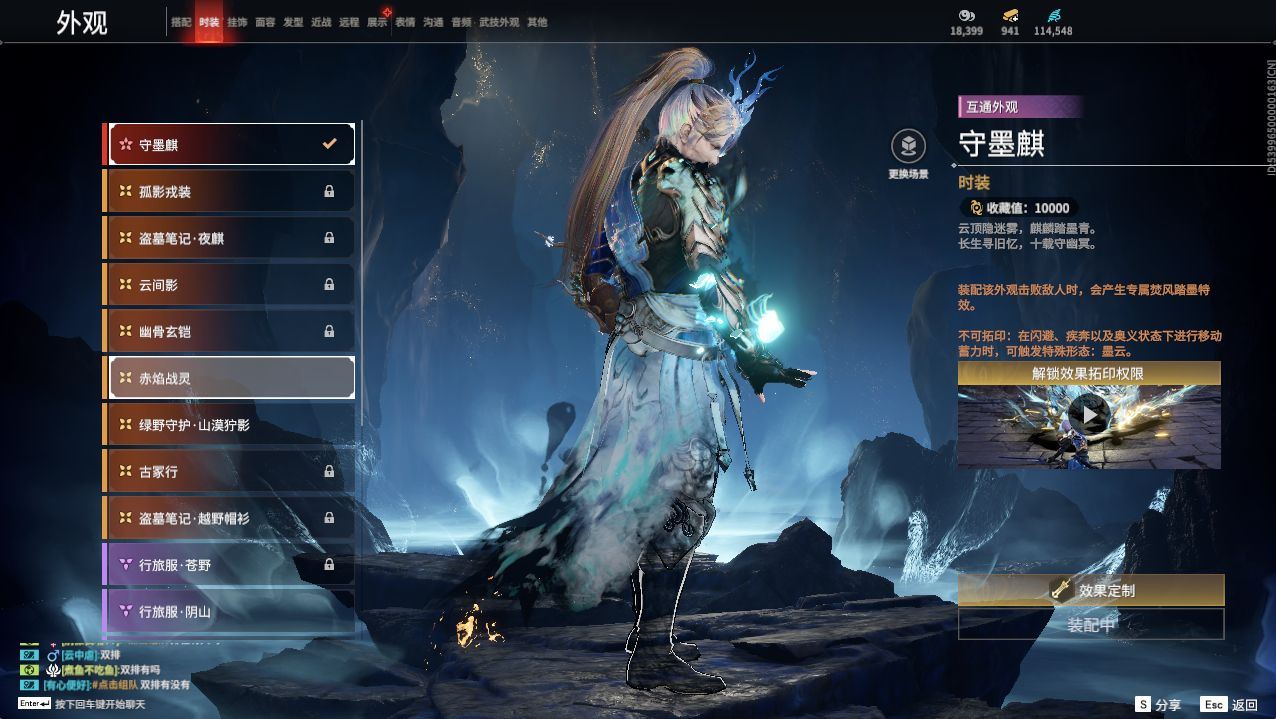Play the outfit effect preview video
The width and height of the screenshot is (1276, 719).
click(1088, 413)
